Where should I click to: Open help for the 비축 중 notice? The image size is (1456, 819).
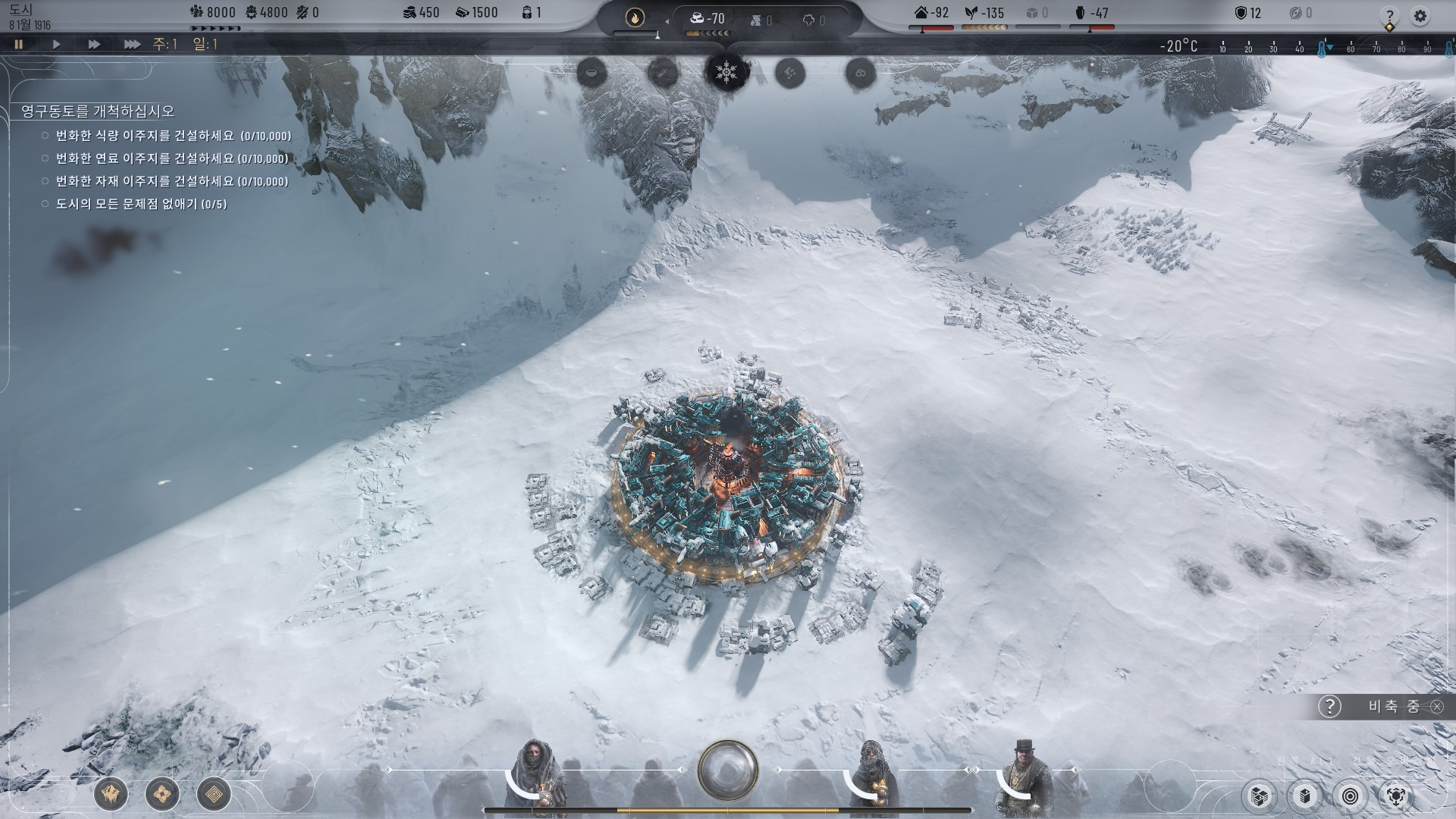(x=1329, y=707)
